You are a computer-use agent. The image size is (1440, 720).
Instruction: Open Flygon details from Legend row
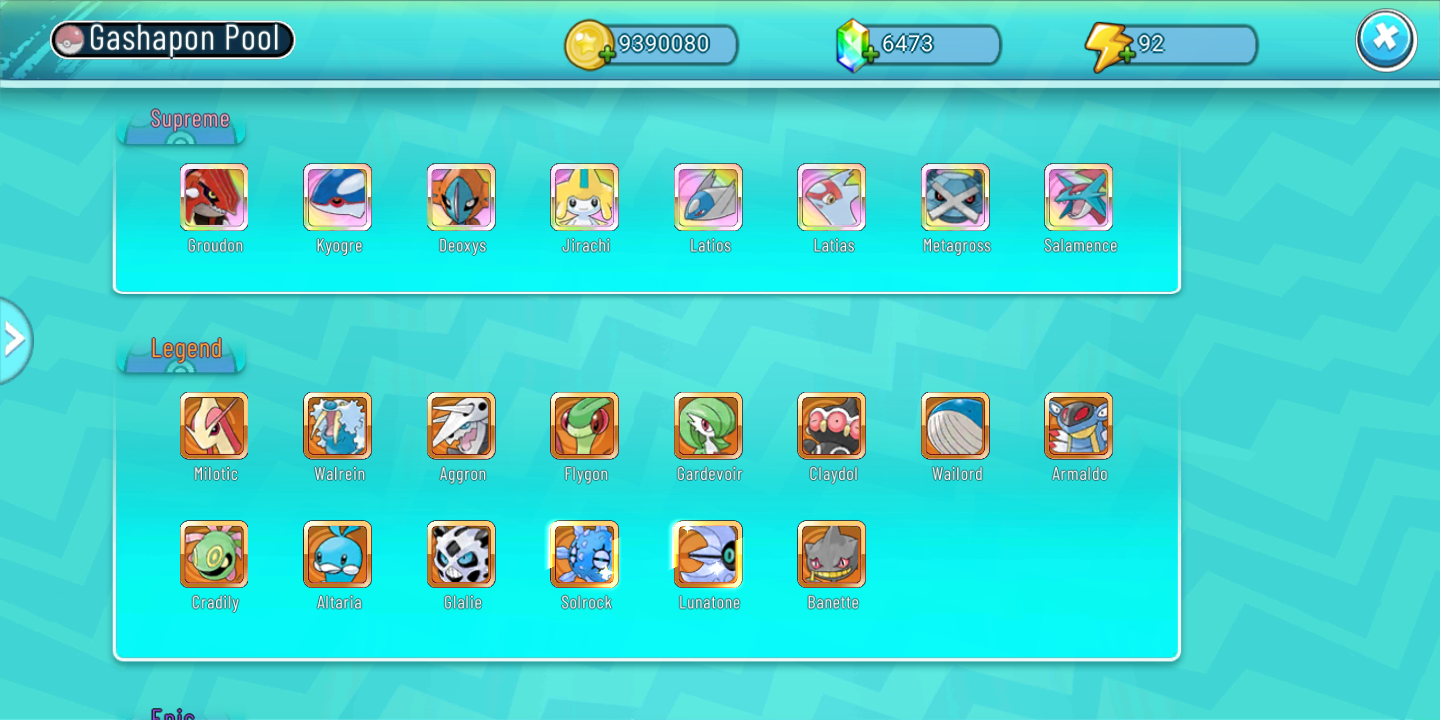[584, 426]
